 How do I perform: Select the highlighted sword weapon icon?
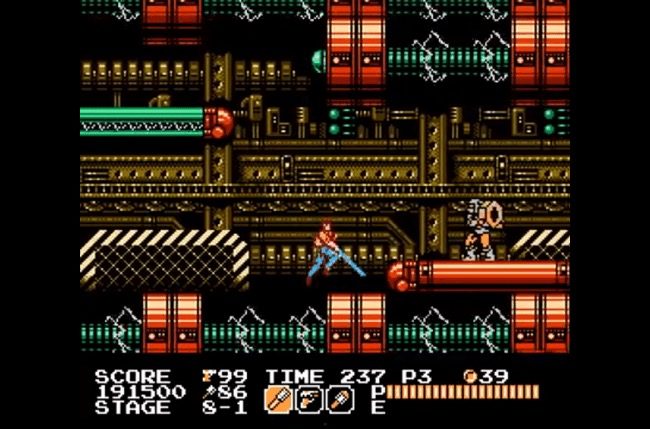(x=277, y=399)
